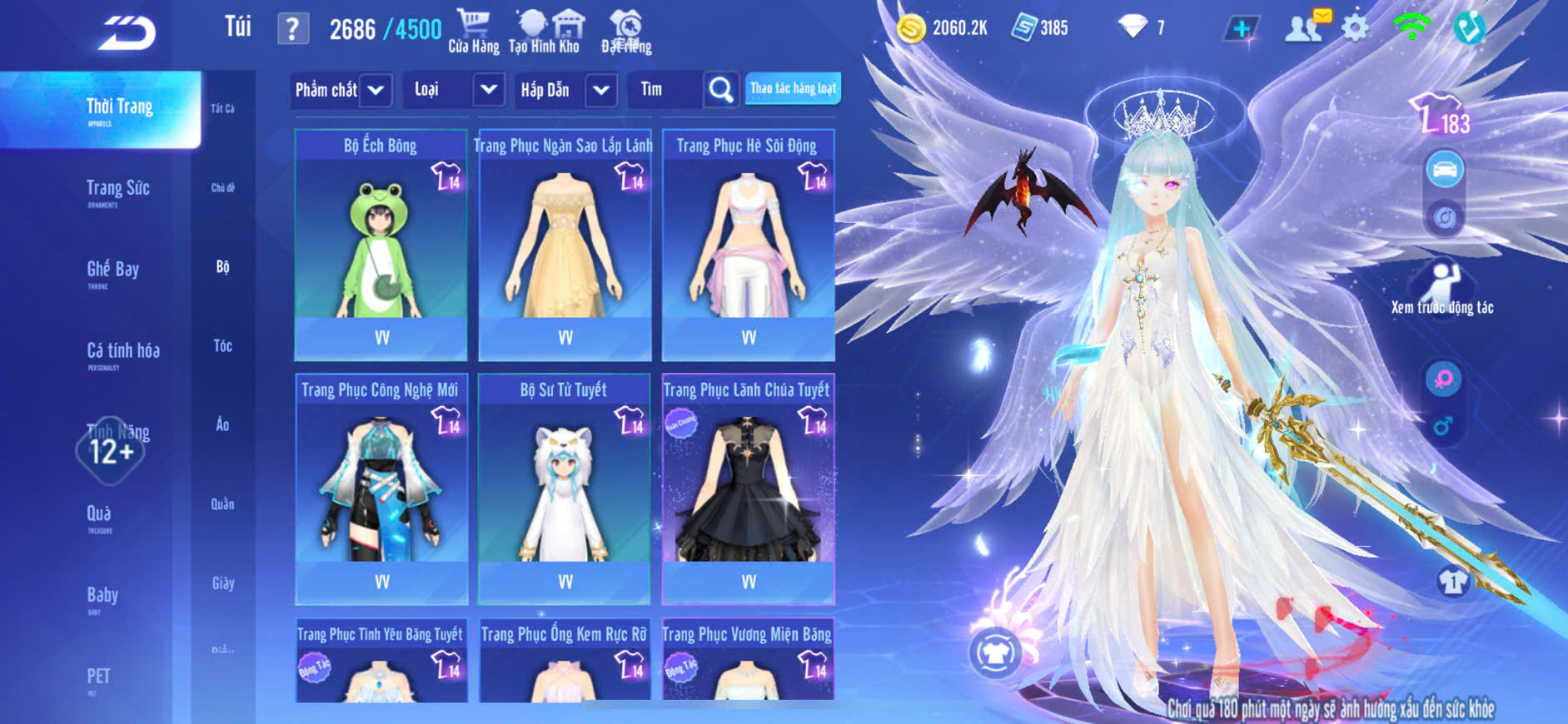
Task: Open the Cửa Hàng shop
Action: 474,32
